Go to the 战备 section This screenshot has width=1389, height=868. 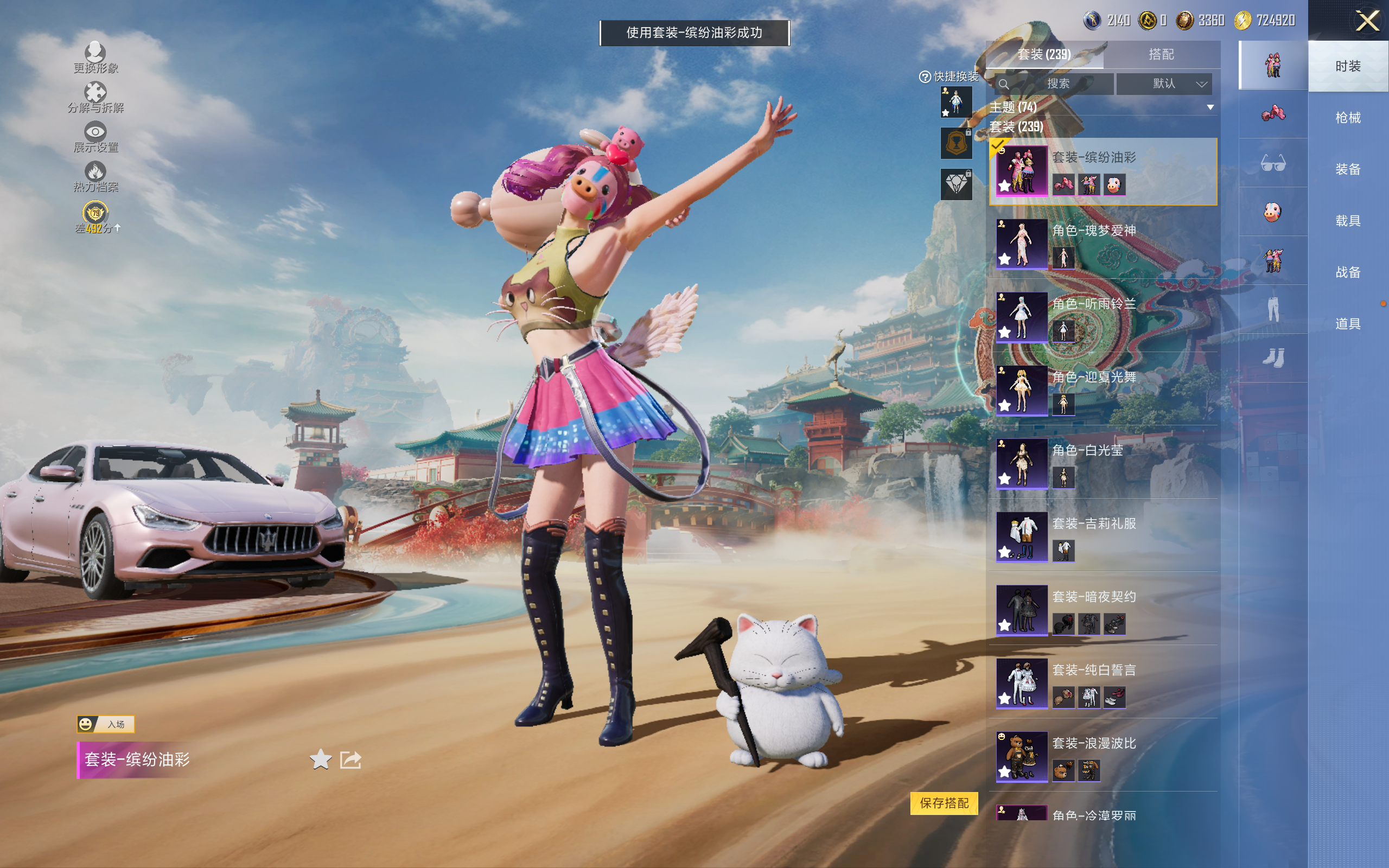click(1348, 272)
